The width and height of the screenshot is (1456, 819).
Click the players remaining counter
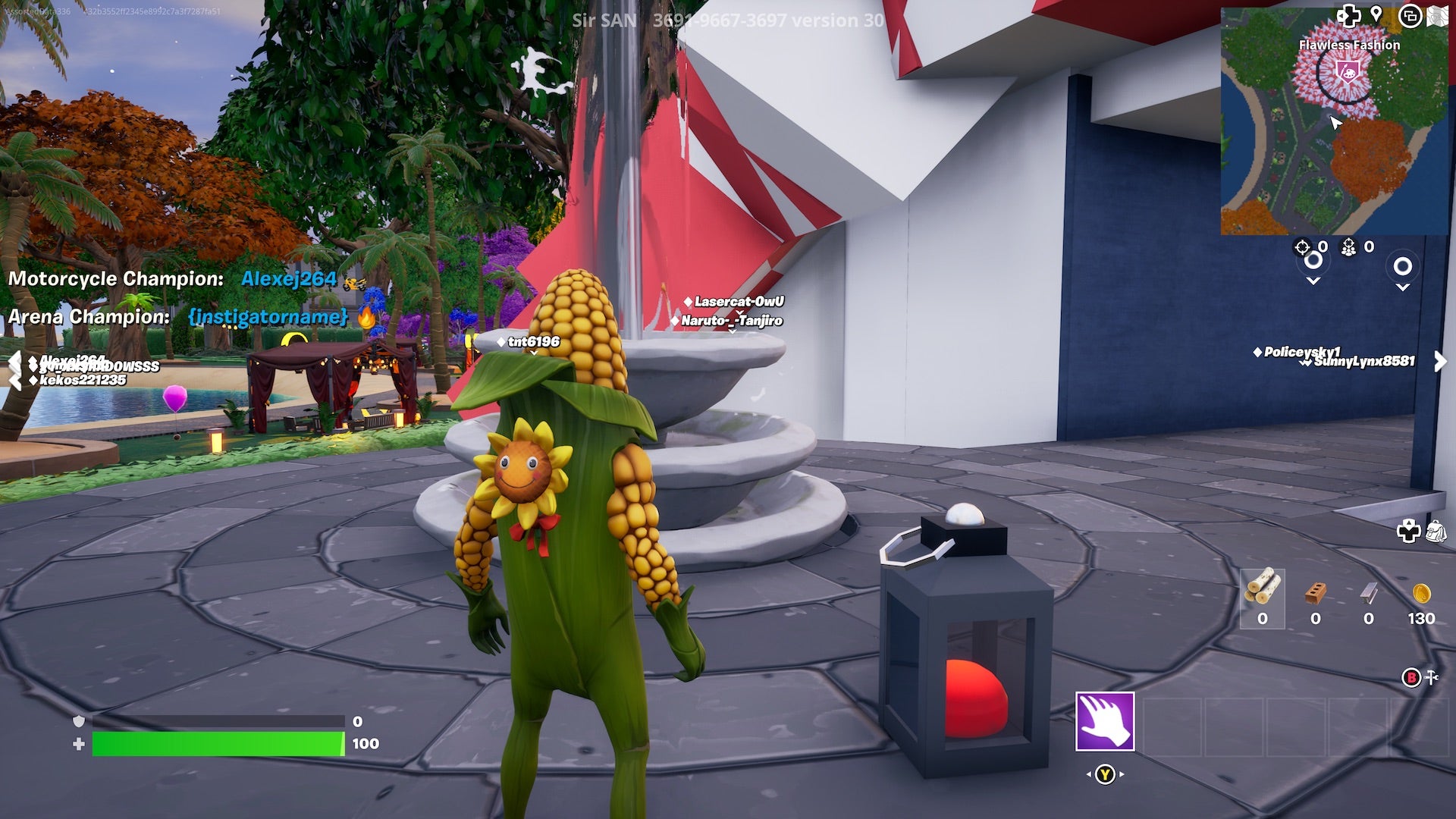coord(1349,246)
